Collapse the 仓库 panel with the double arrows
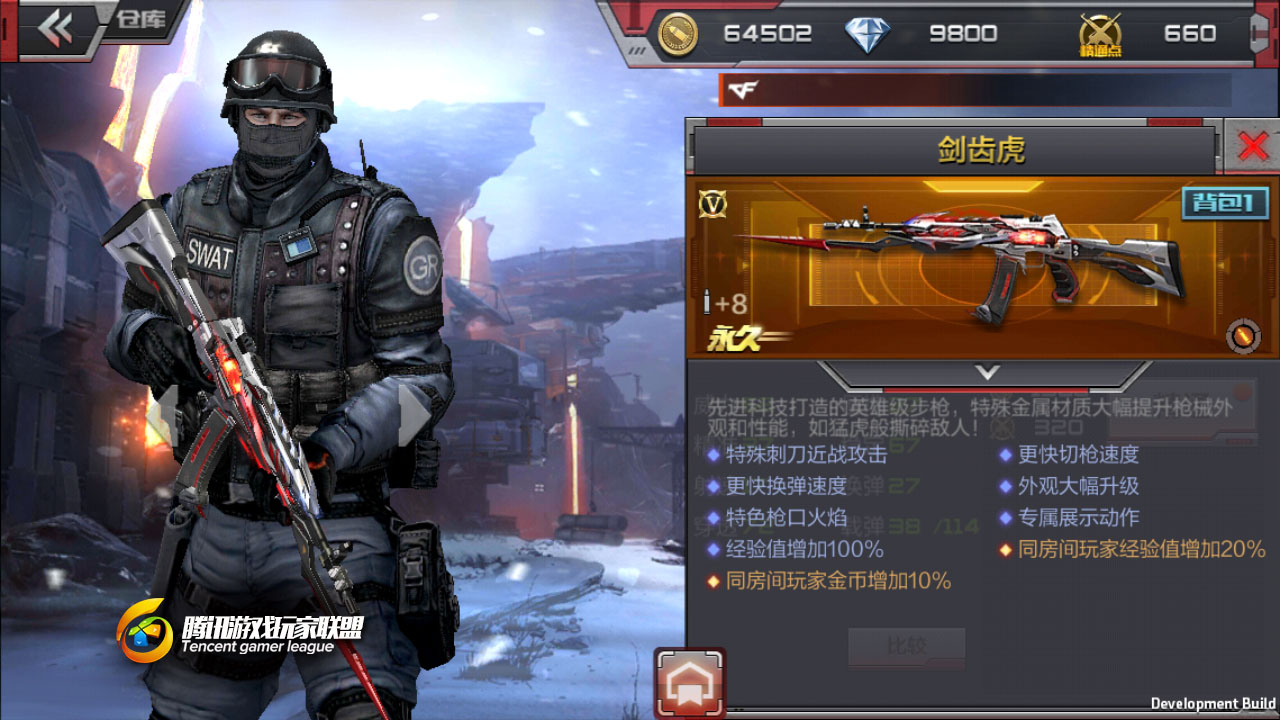This screenshot has height=720, width=1280. [57, 27]
